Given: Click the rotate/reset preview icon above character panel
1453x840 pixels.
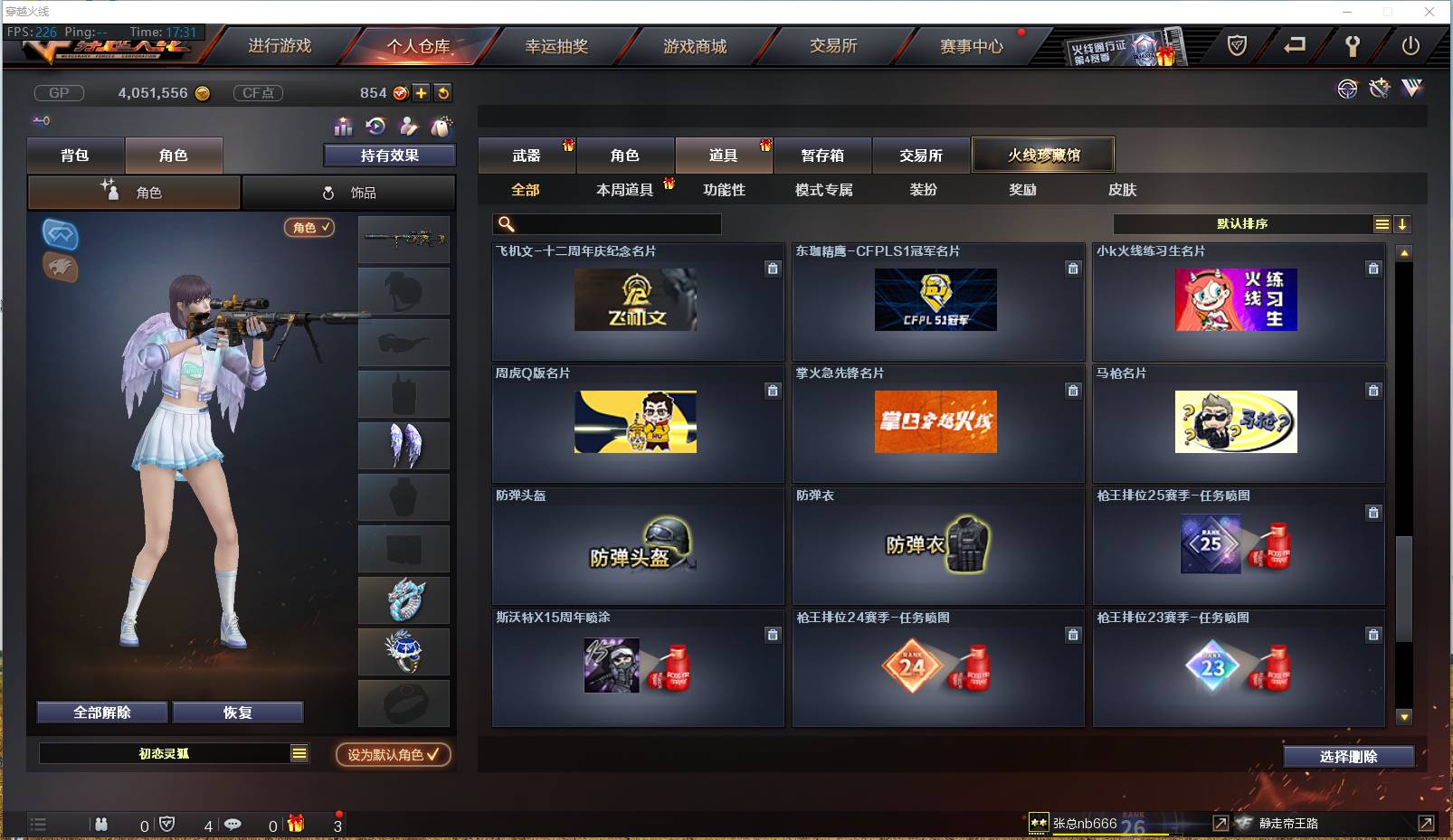Looking at the screenshot, I should click(x=375, y=125).
